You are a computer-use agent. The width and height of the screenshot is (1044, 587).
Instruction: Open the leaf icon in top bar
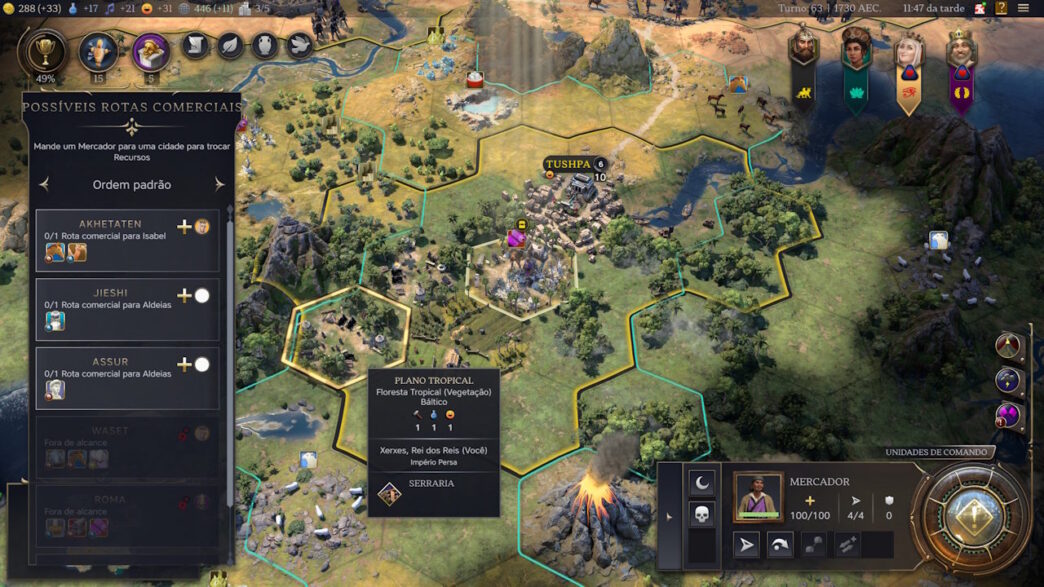(230, 45)
